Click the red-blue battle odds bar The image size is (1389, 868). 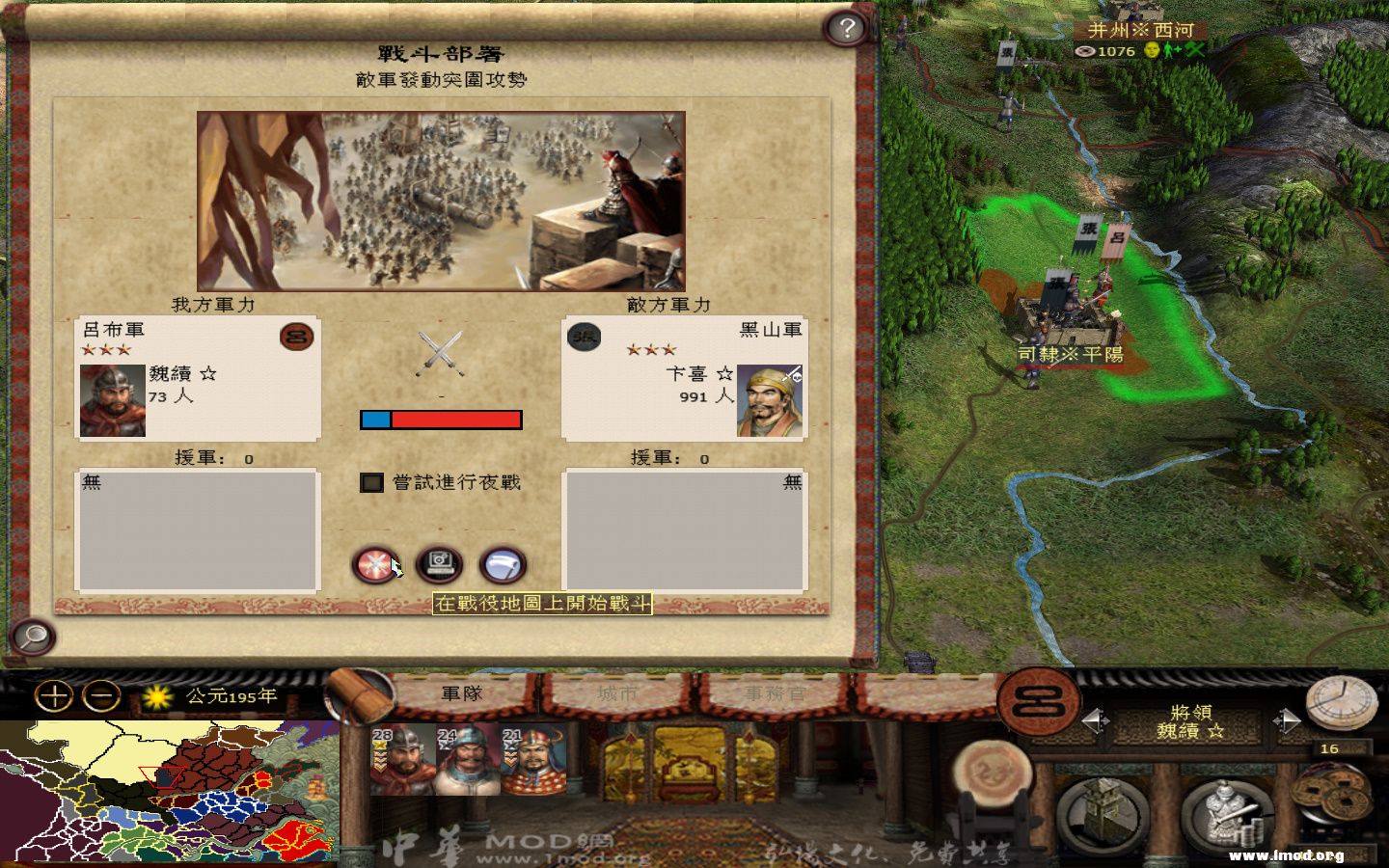click(x=440, y=419)
